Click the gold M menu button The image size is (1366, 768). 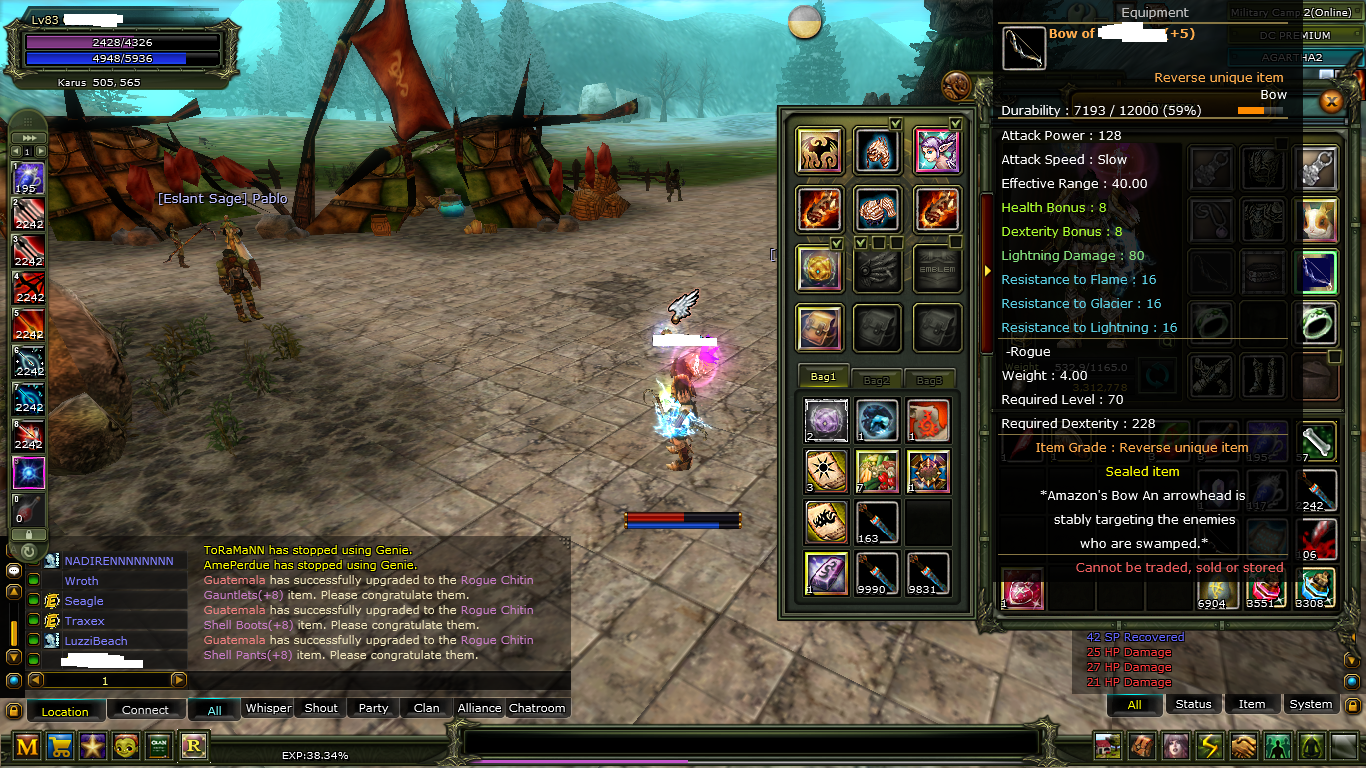[27, 746]
